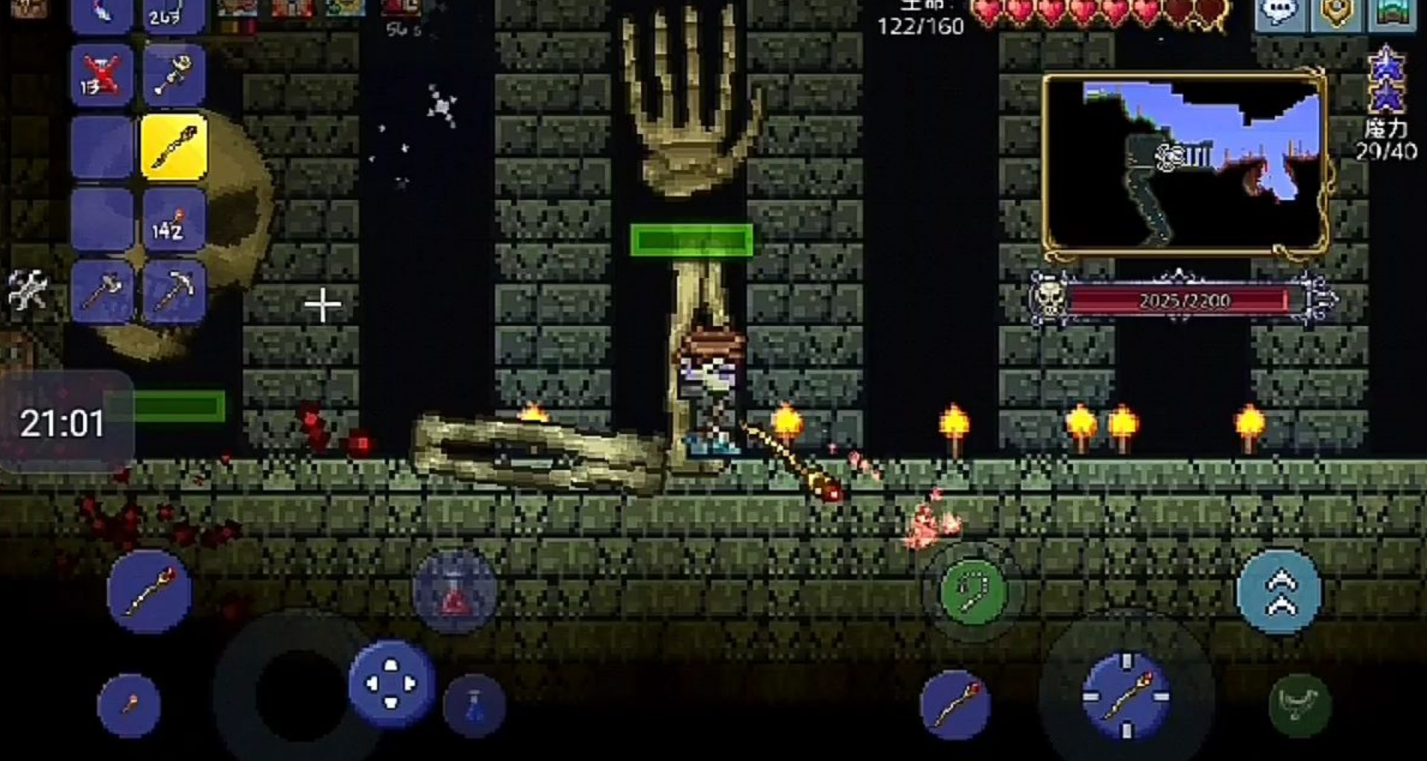Tap the gold map pin button
This screenshot has width=1427, height=761.
1336,14
